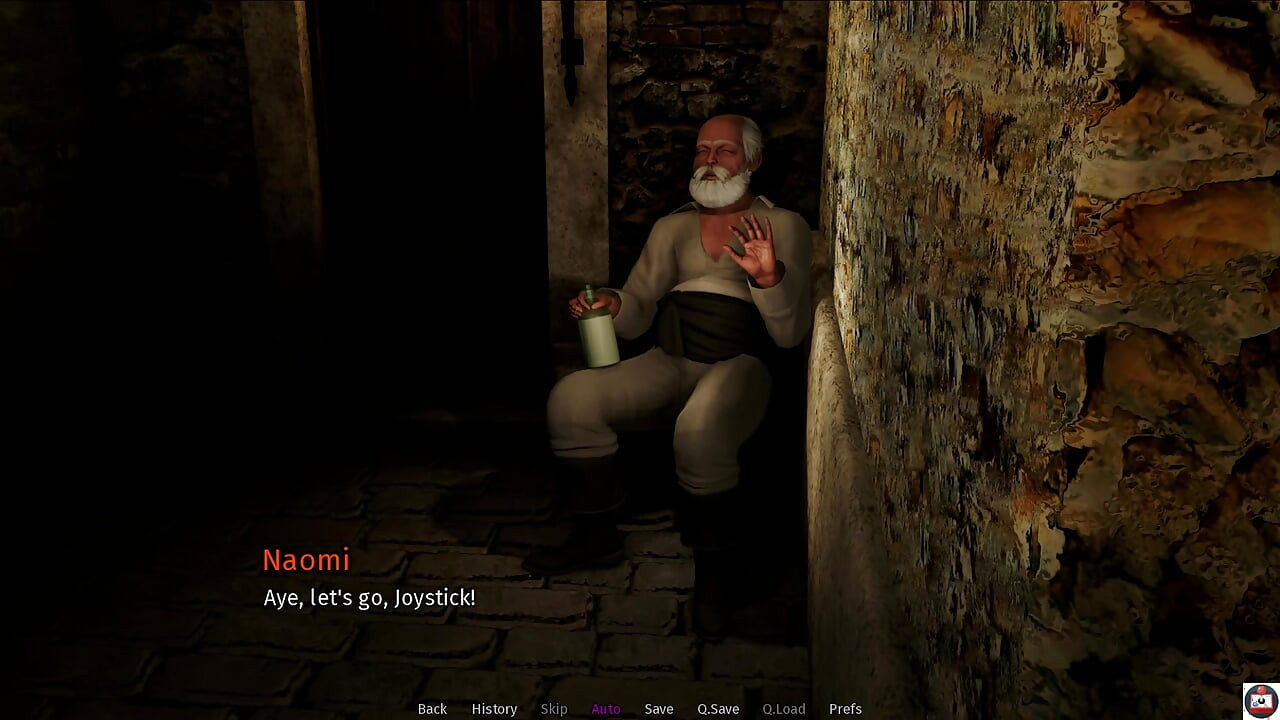Click the game mascot icon bottom-right

click(1258, 699)
